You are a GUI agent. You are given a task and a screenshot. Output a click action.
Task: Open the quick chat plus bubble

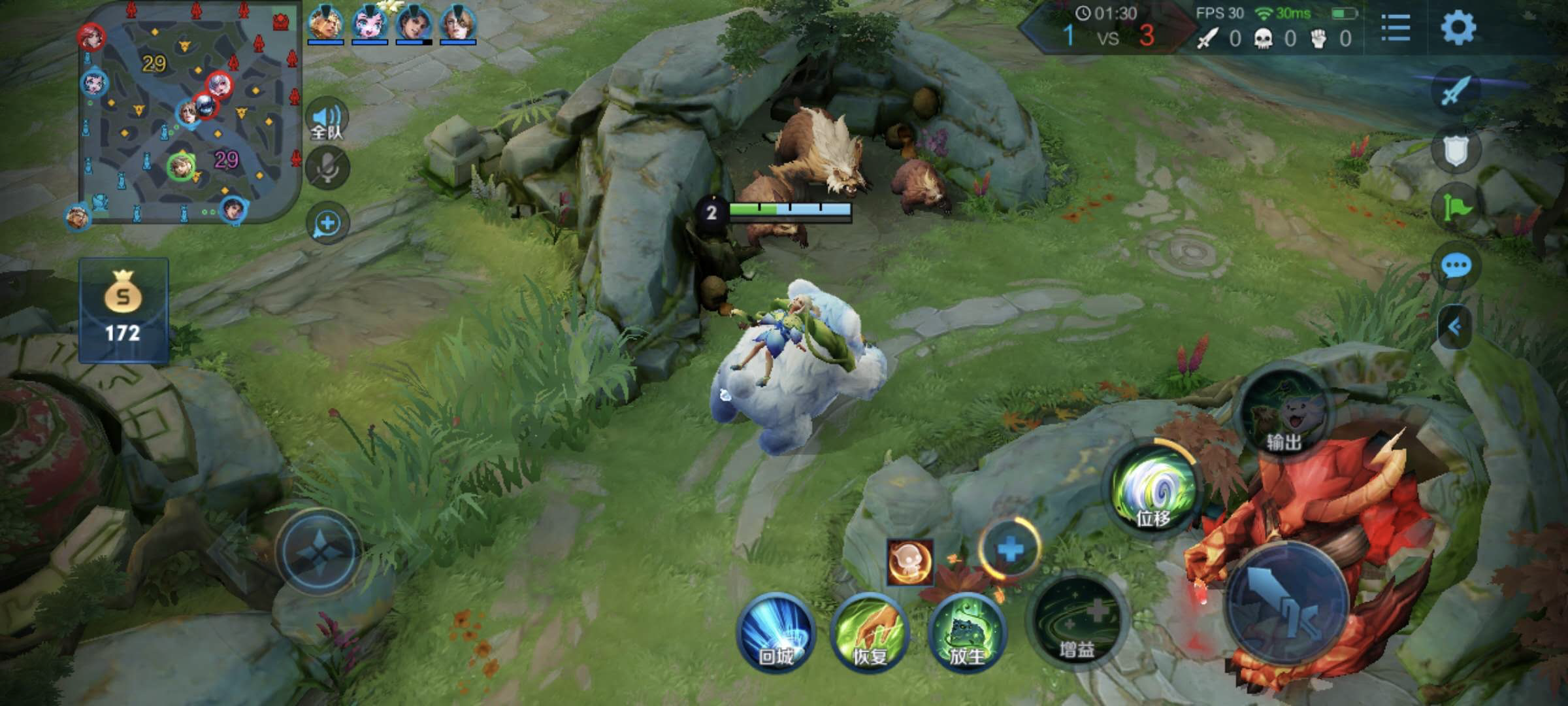click(x=327, y=224)
